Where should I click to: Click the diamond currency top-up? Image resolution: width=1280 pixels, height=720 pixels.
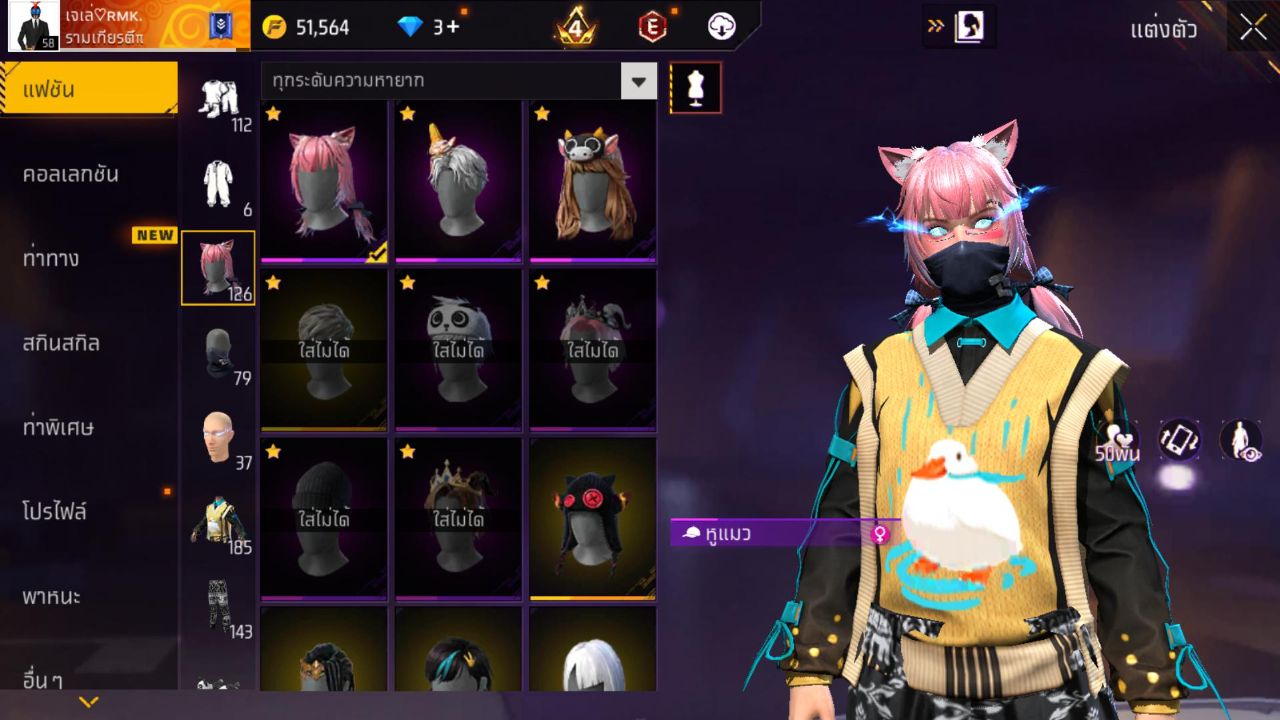(x=430, y=27)
